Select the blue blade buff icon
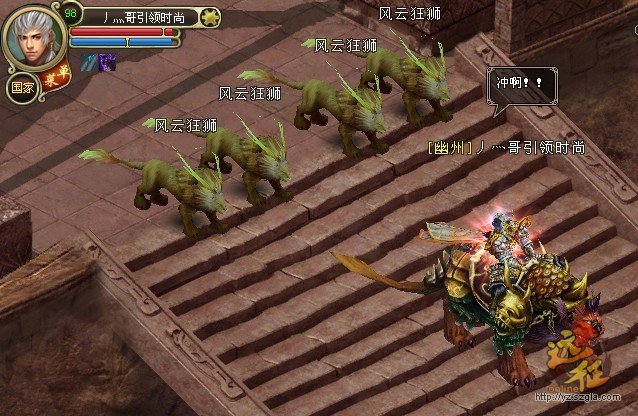This screenshot has height=416, width=638. (x=90, y=62)
